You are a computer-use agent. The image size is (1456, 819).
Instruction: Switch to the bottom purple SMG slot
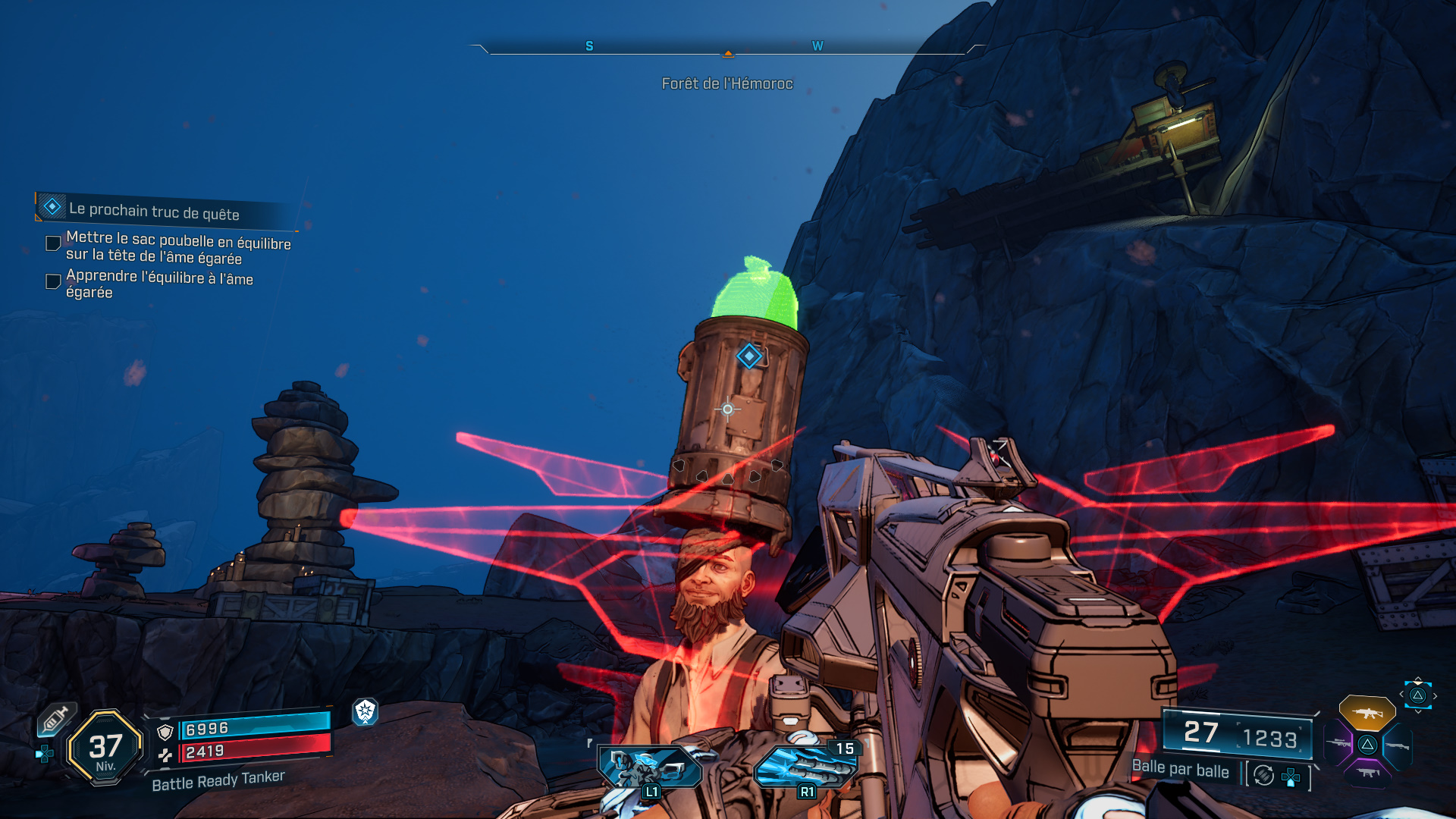click(1367, 773)
